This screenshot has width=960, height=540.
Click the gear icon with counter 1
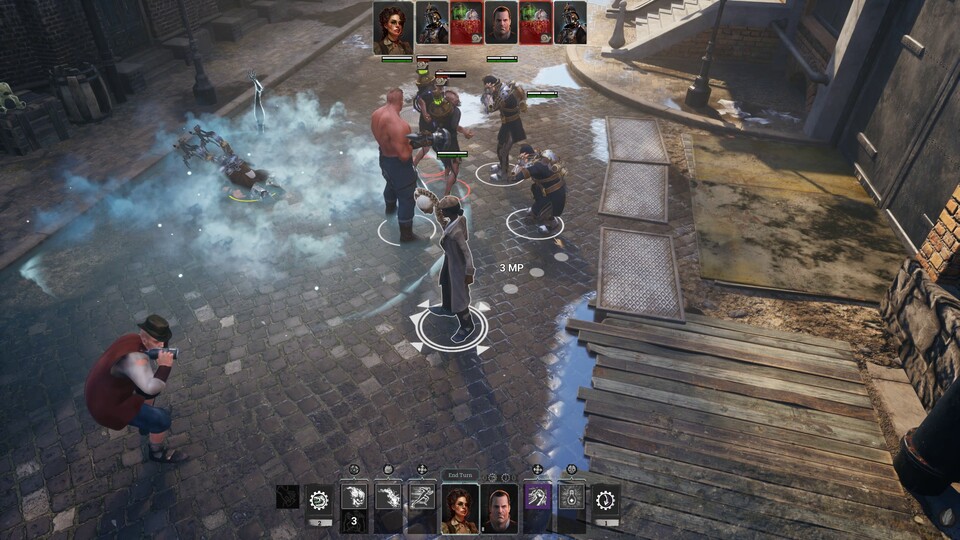(605, 499)
